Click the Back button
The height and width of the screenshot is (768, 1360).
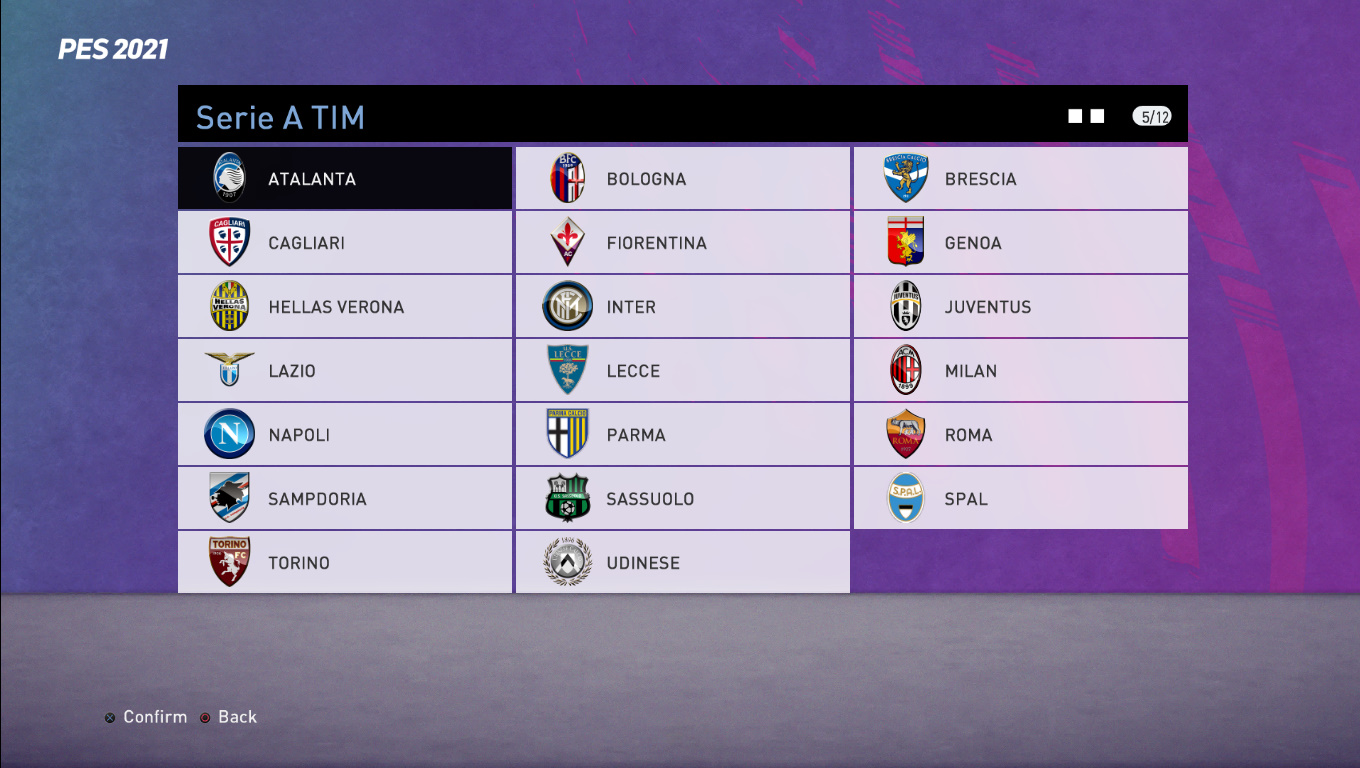pyautogui.click(x=229, y=716)
